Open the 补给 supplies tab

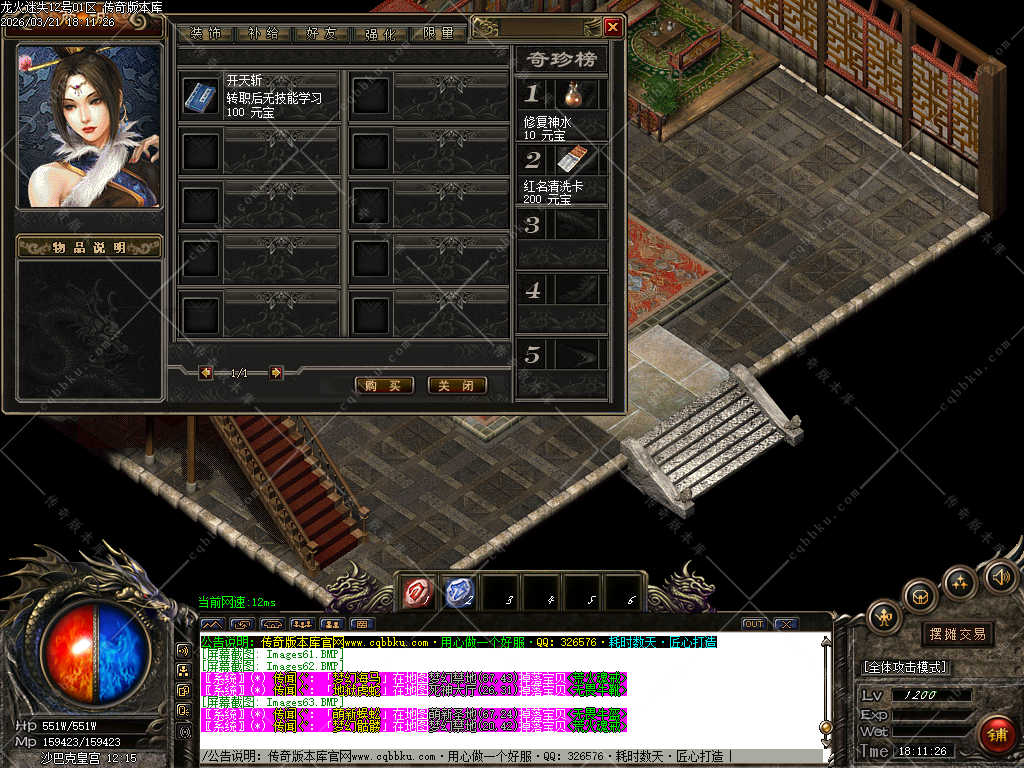point(265,33)
